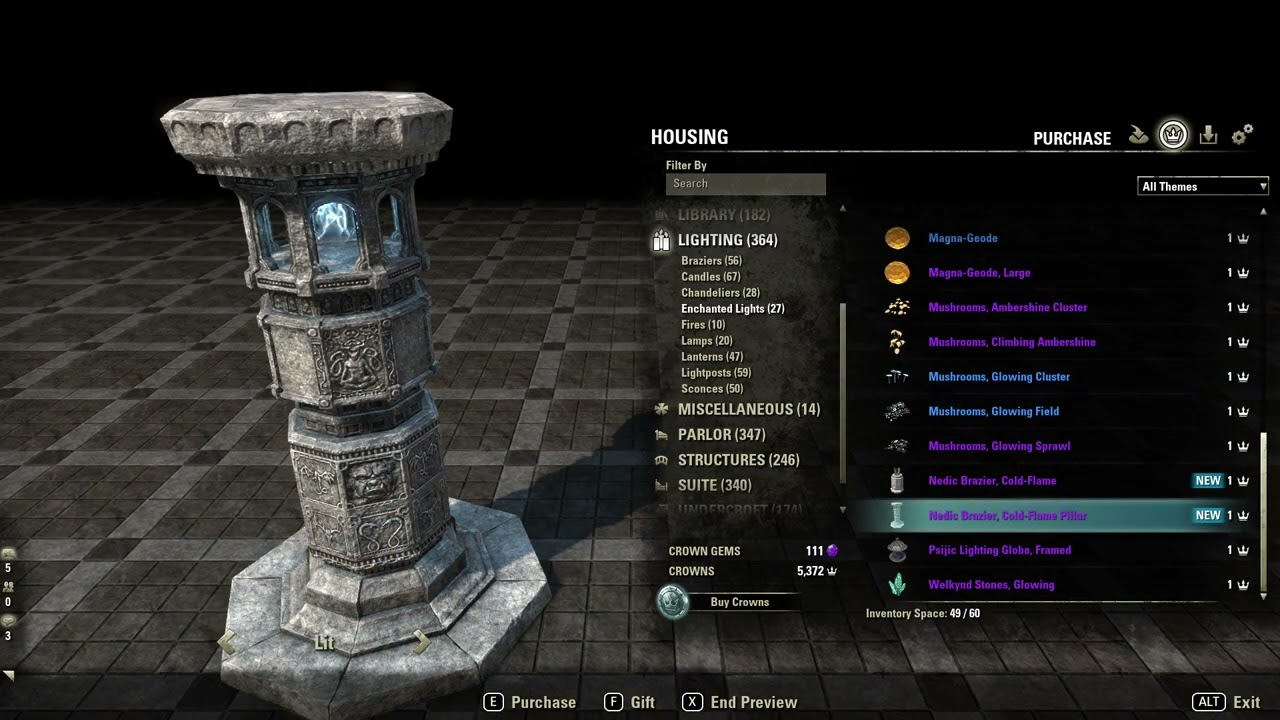1280x720 pixels.
Task: Open the Structures category
Action: (x=738, y=460)
